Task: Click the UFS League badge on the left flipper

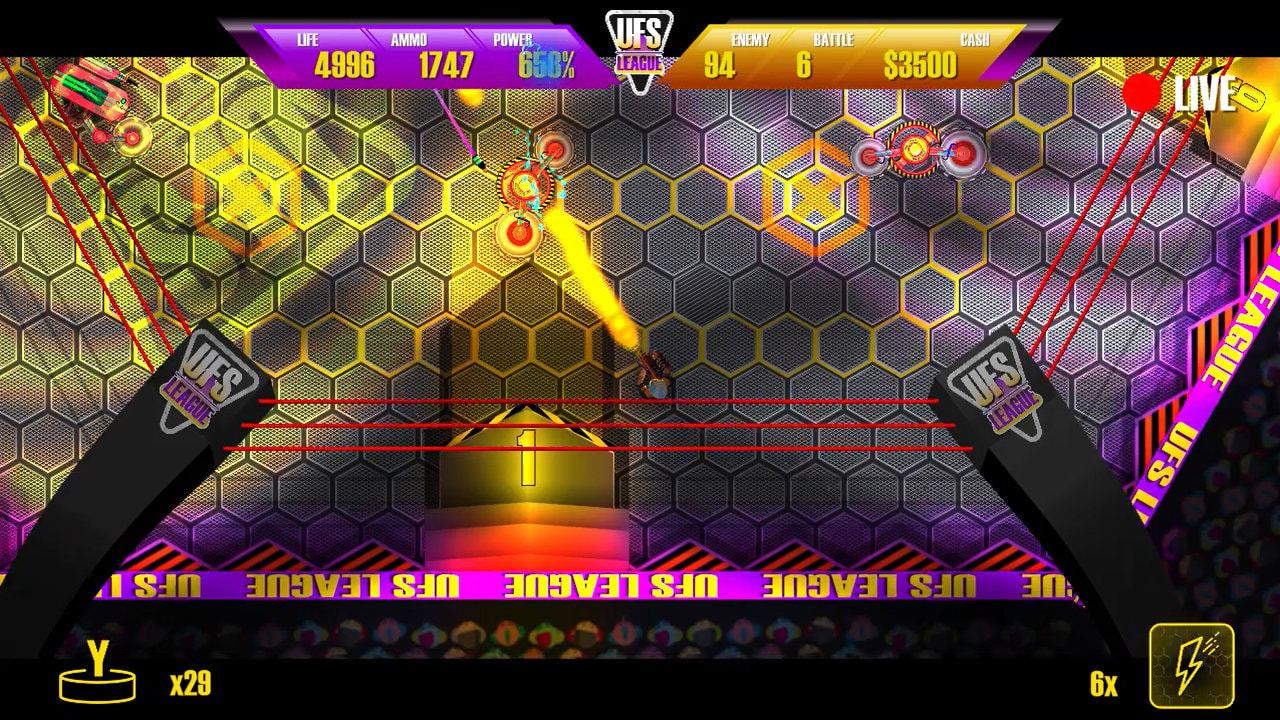Action: 210,376
